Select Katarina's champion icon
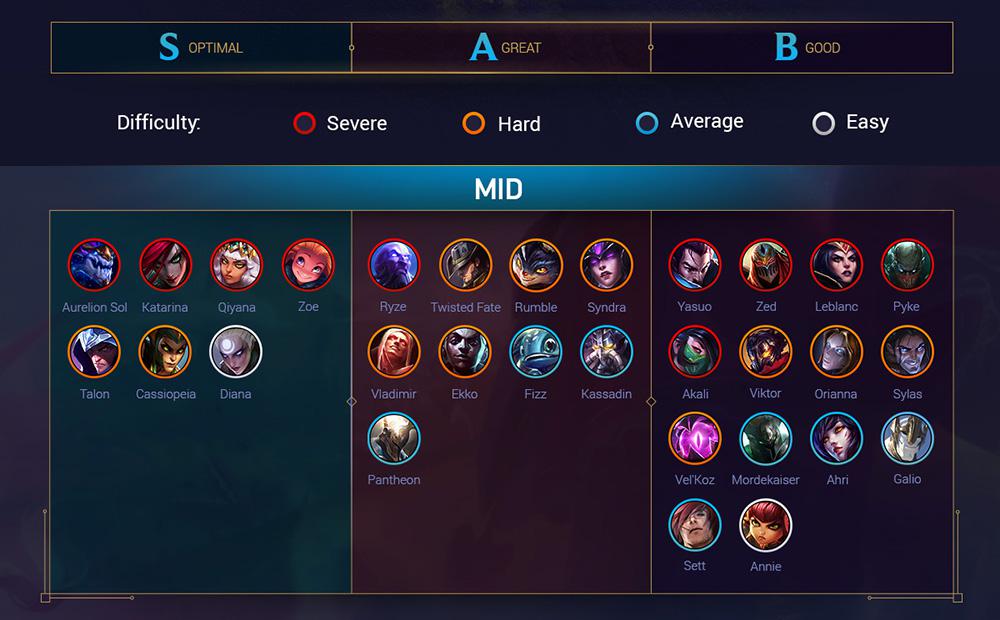1000x620 pixels. (x=165, y=265)
